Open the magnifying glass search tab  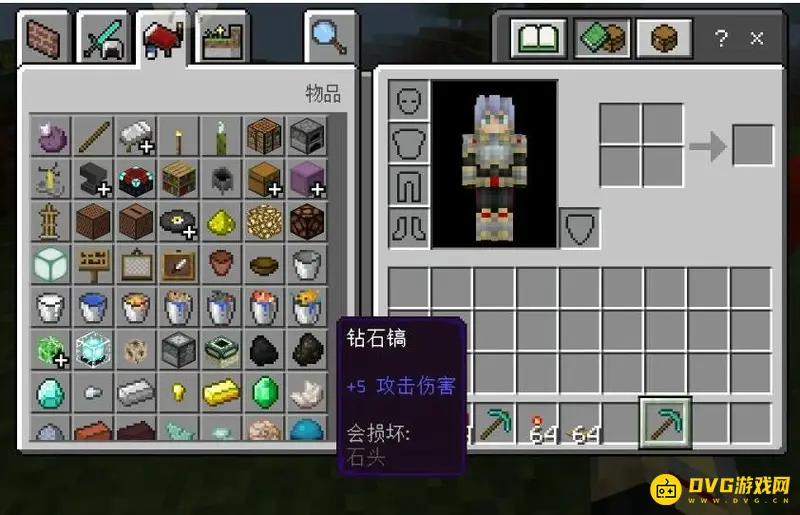coord(328,40)
